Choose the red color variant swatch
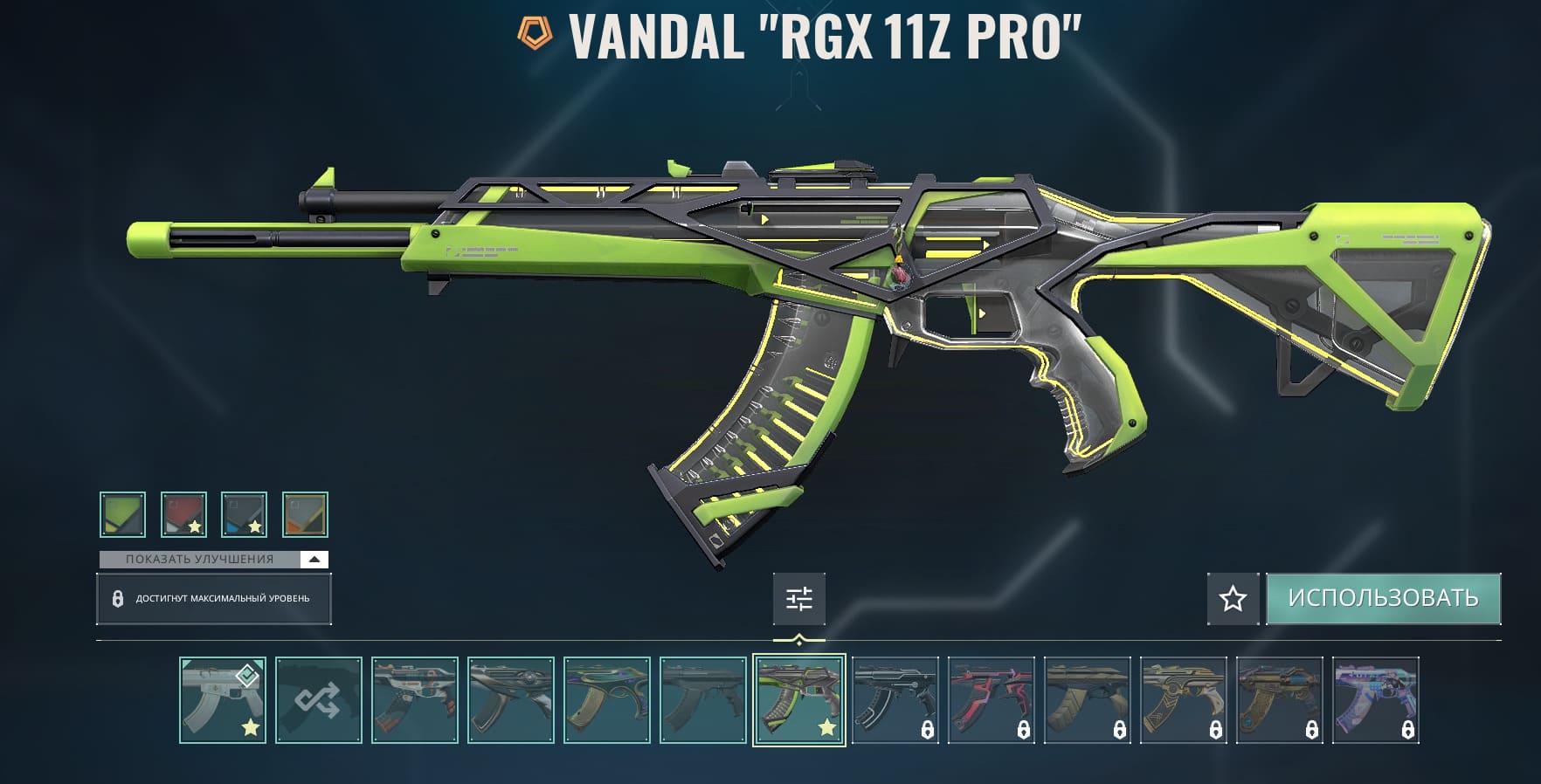The height and width of the screenshot is (784, 1541). click(x=183, y=514)
